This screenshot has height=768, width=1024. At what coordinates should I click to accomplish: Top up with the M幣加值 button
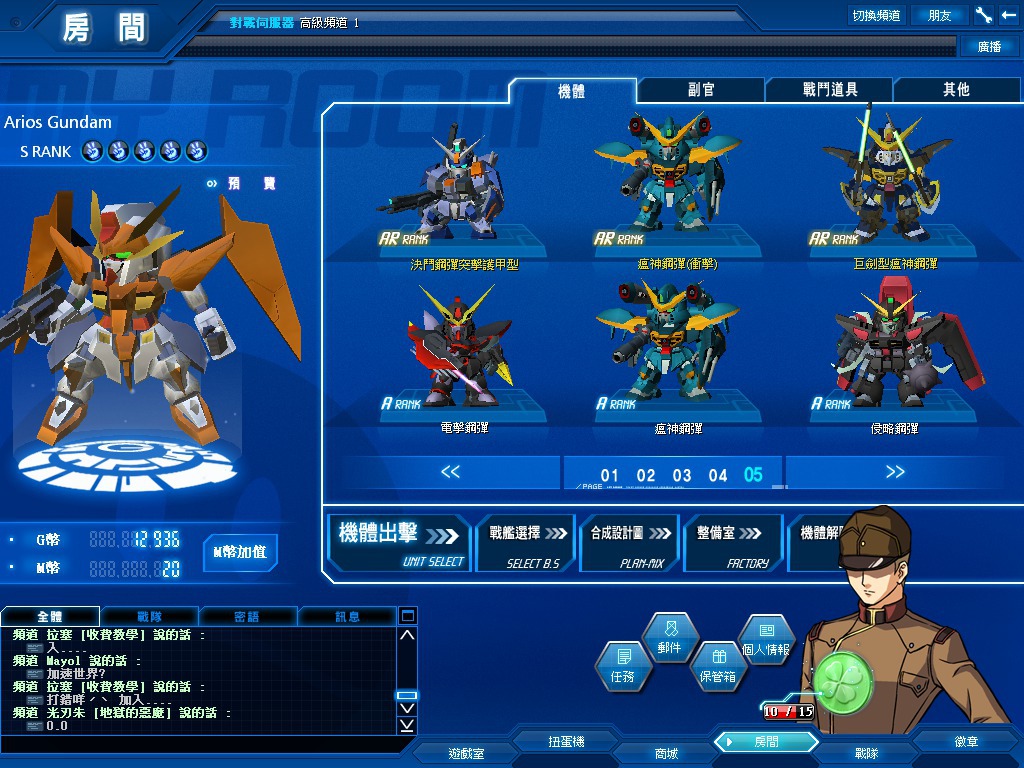point(240,552)
